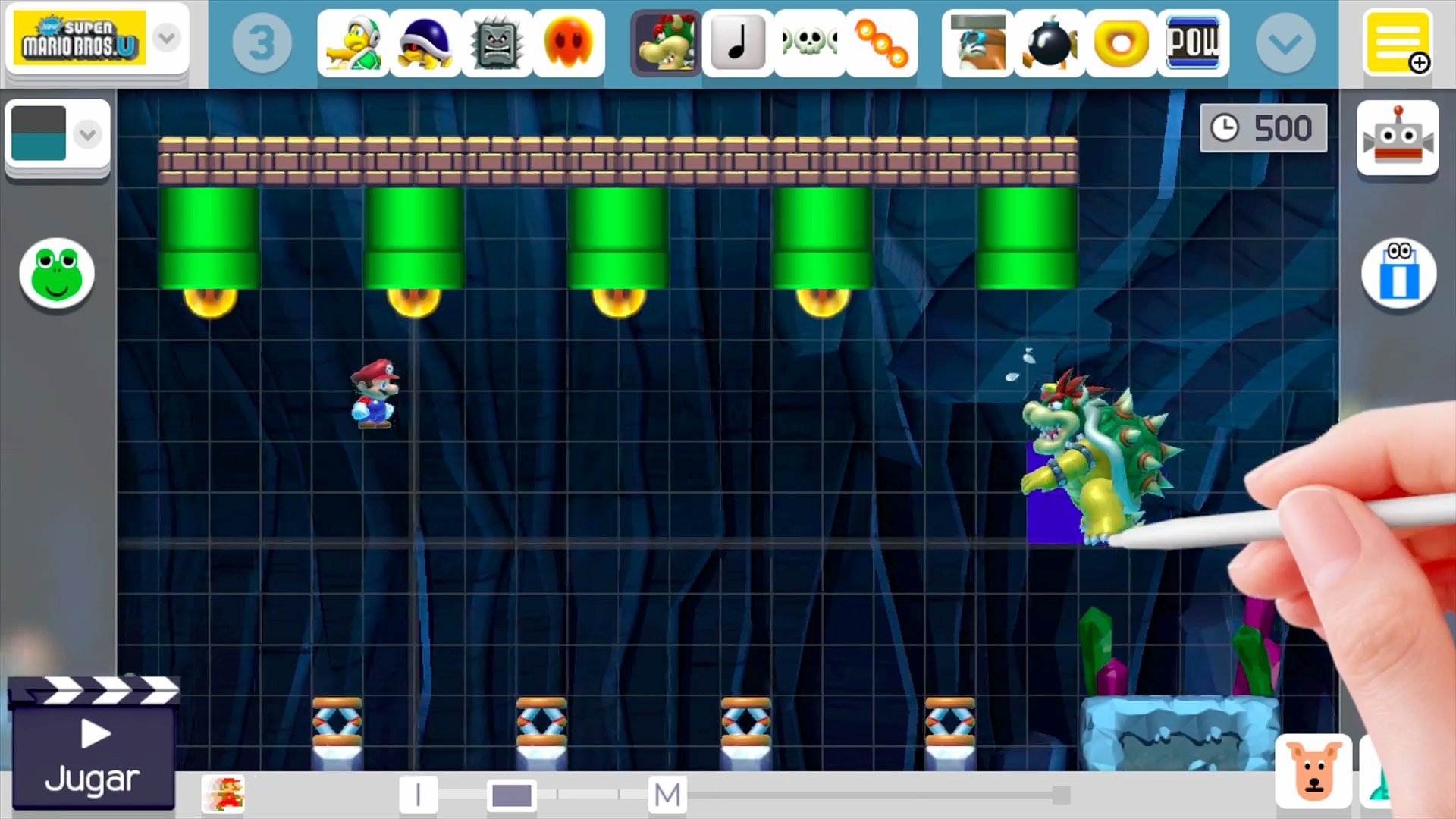Open the course theme selector dropdown

point(87,134)
